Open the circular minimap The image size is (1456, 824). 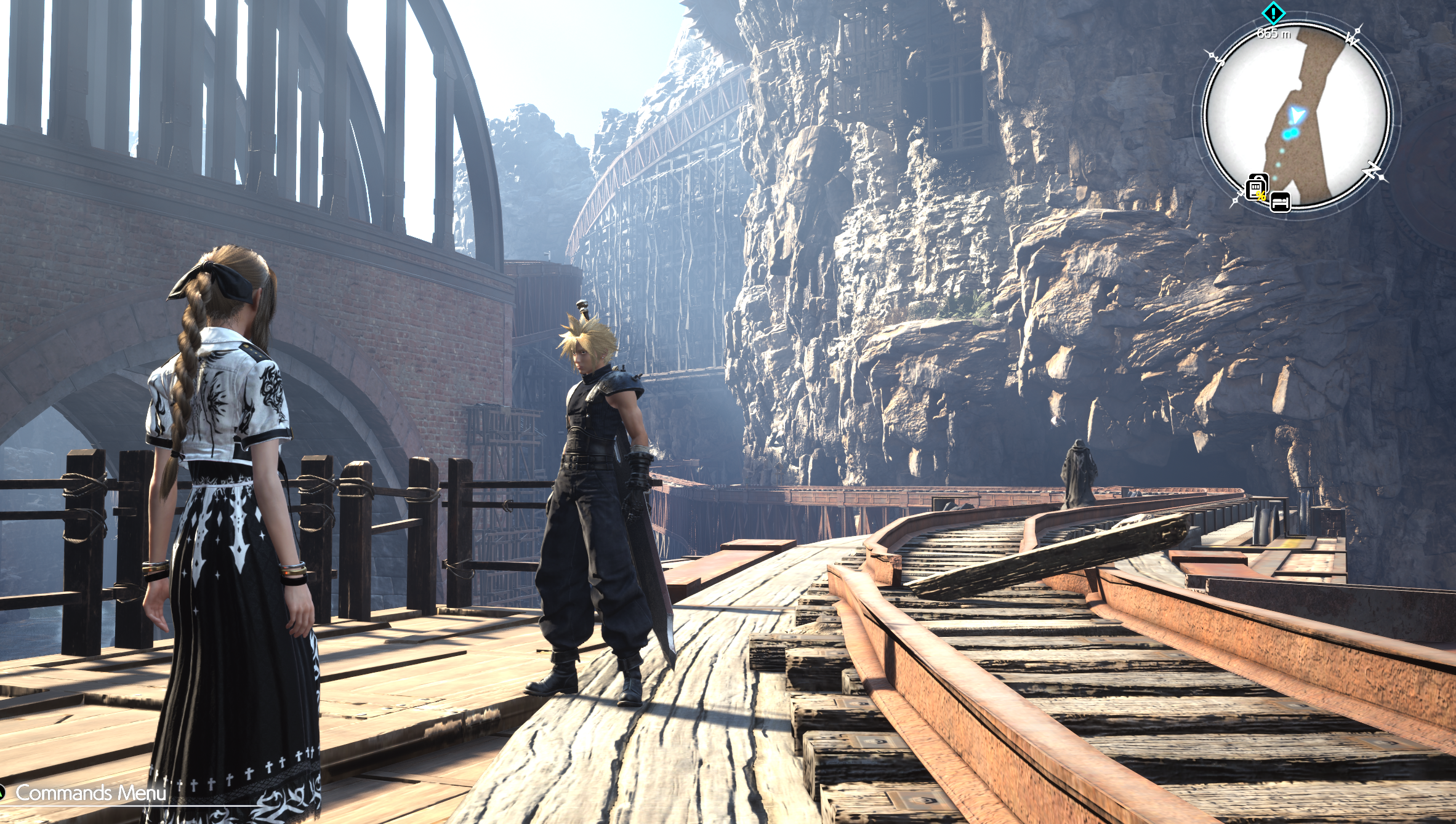point(1296,117)
